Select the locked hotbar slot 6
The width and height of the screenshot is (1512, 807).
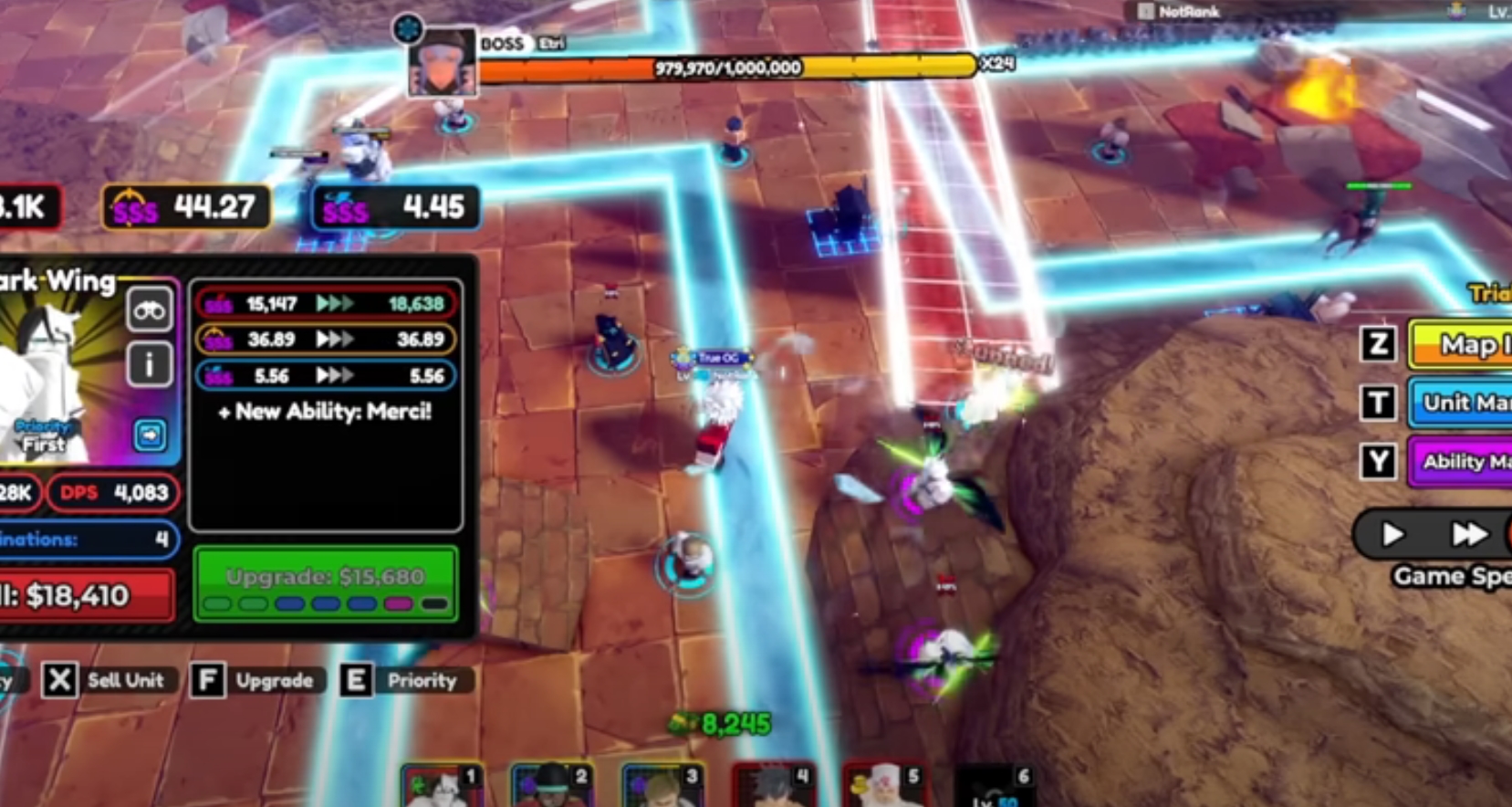coord(995,787)
